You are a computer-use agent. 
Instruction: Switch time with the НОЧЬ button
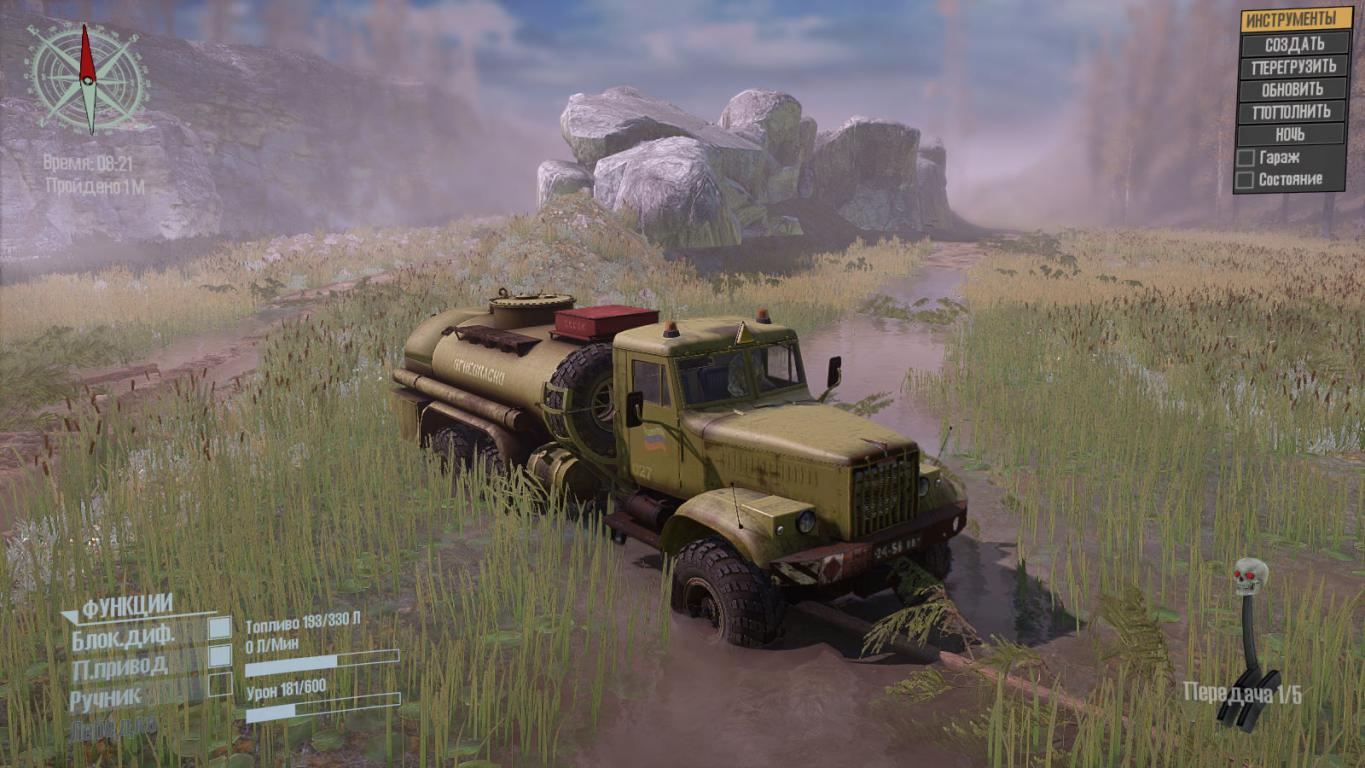tap(1294, 134)
